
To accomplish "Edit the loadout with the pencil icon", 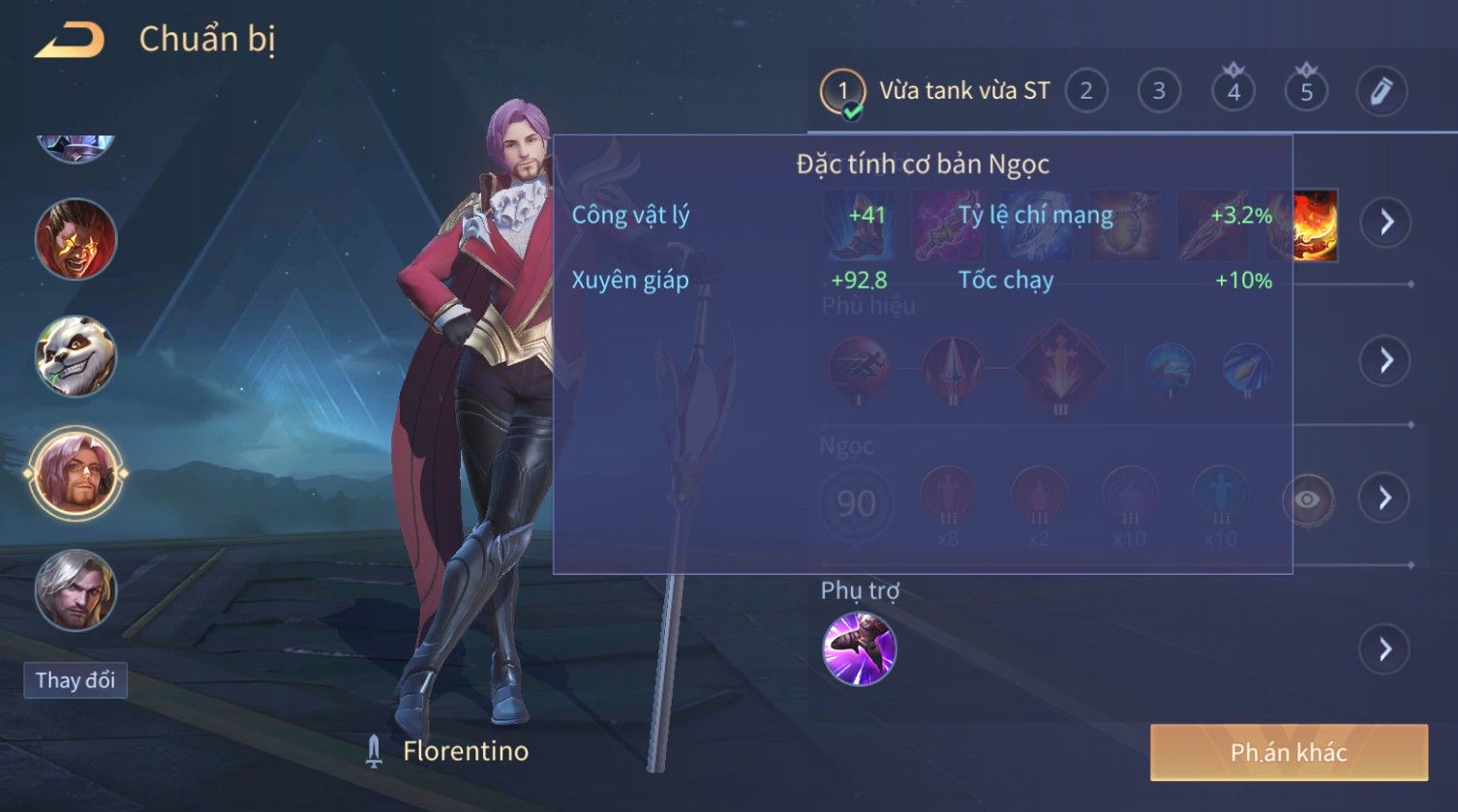I will click(x=1381, y=92).
